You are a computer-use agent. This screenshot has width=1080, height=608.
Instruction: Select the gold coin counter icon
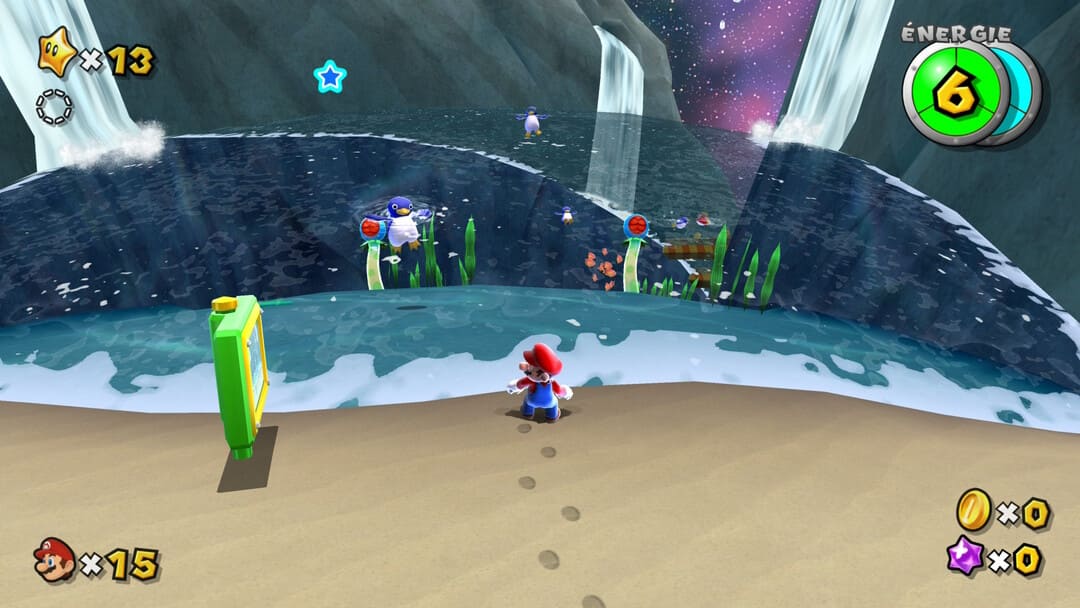click(x=972, y=510)
